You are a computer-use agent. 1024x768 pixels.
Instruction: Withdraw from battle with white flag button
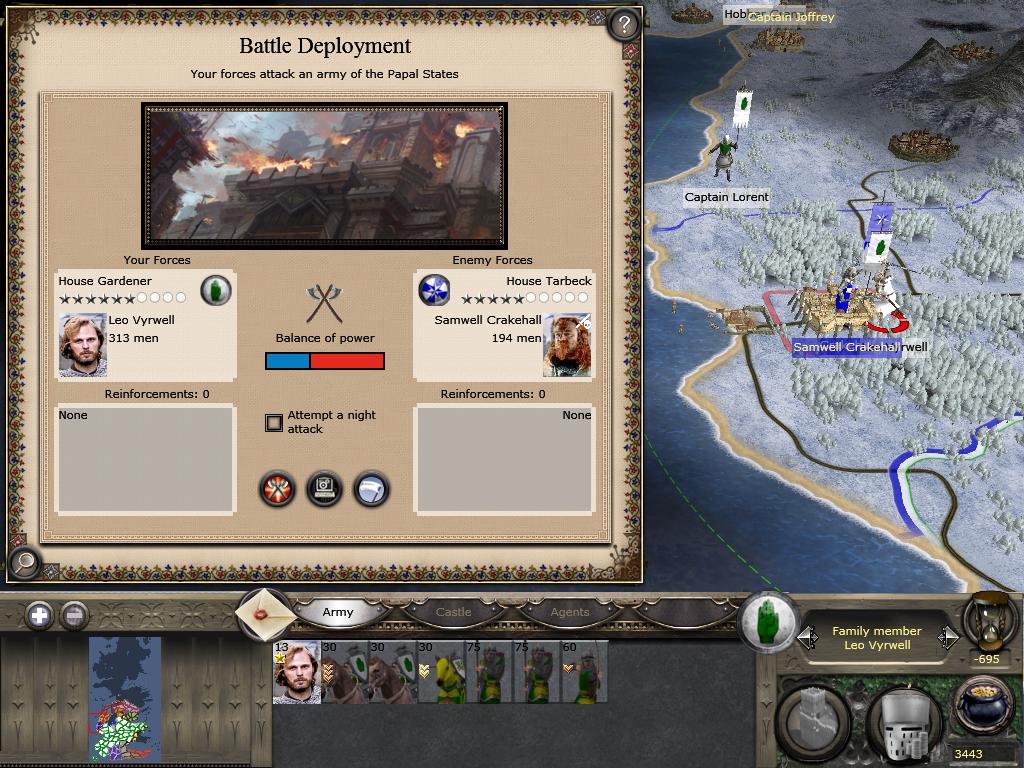tap(371, 489)
